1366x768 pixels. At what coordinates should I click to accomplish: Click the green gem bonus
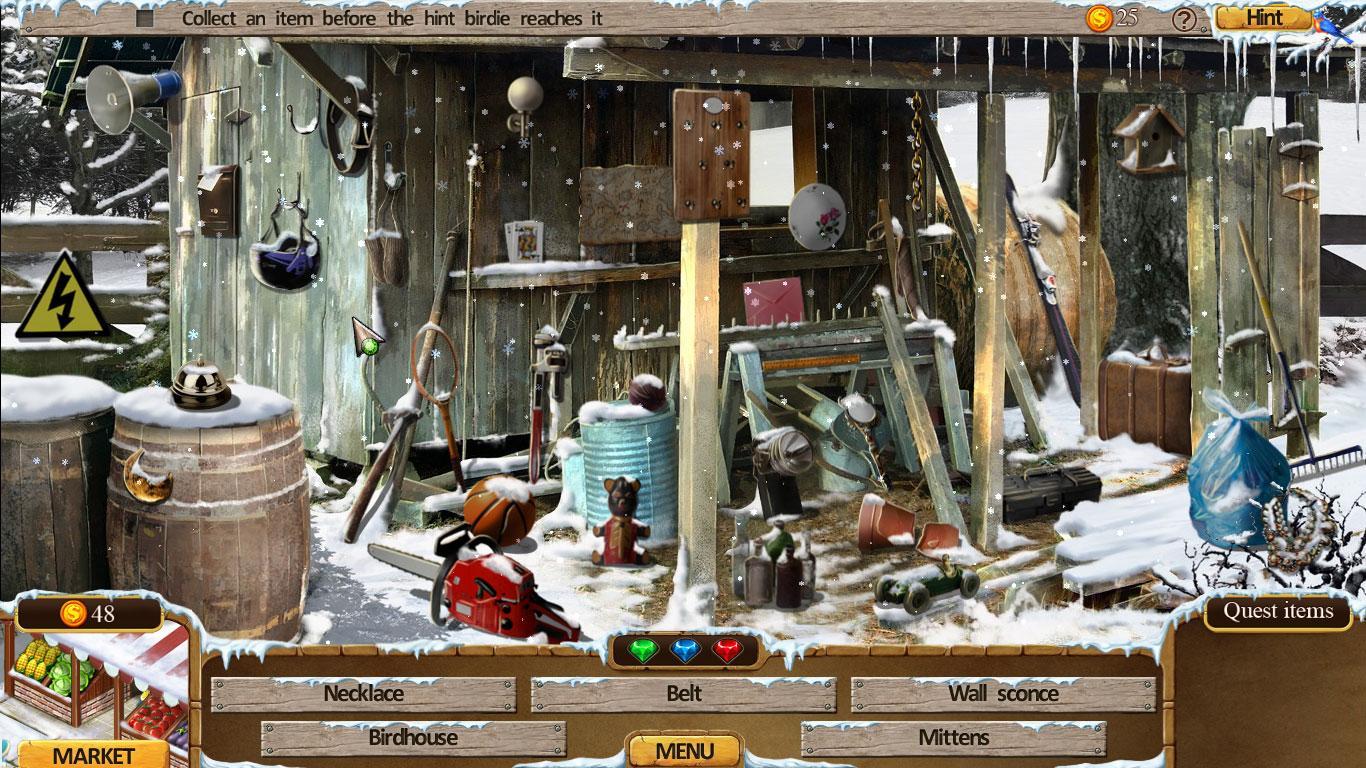642,652
